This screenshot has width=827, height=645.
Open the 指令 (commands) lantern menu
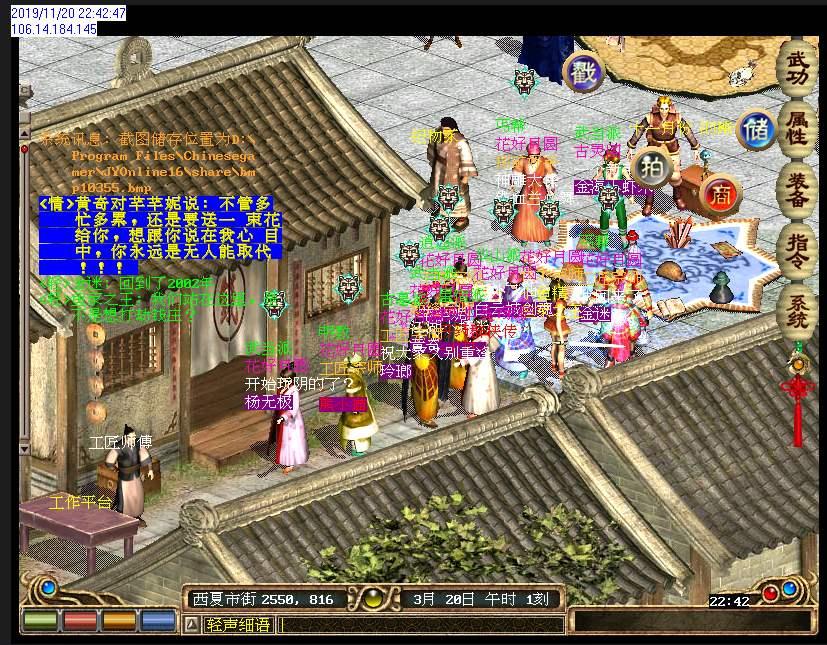(798, 248)
